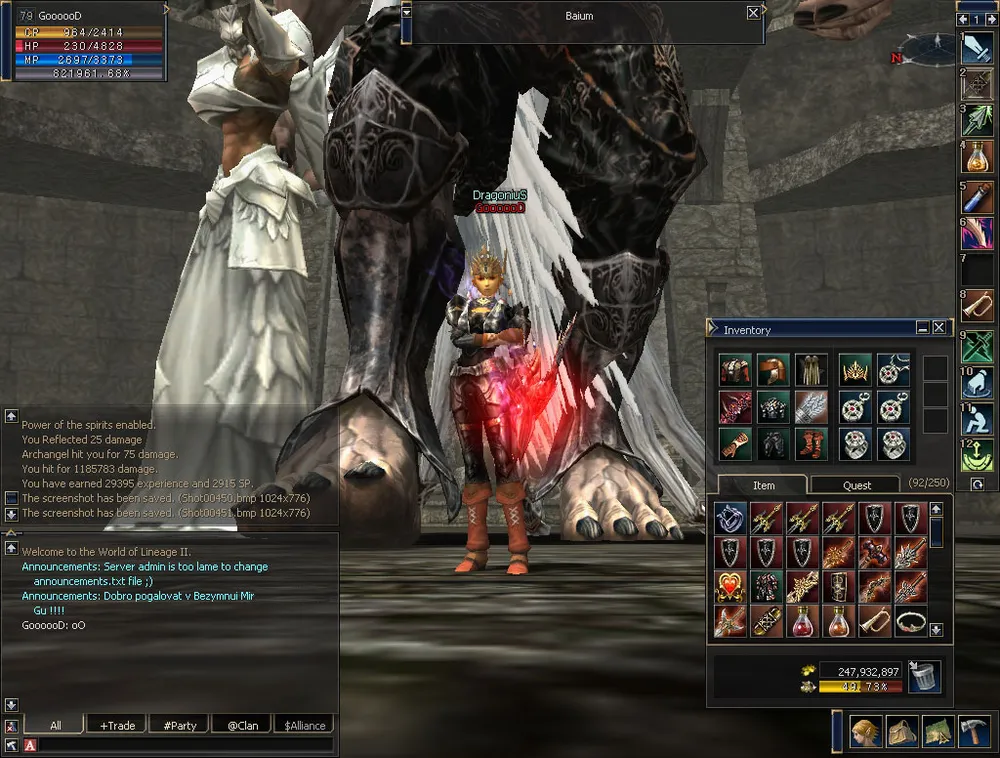Open the character menu with the elf face icon
Screen dimensions: 1000x758
pyautogui.click(x=865, y=733)
